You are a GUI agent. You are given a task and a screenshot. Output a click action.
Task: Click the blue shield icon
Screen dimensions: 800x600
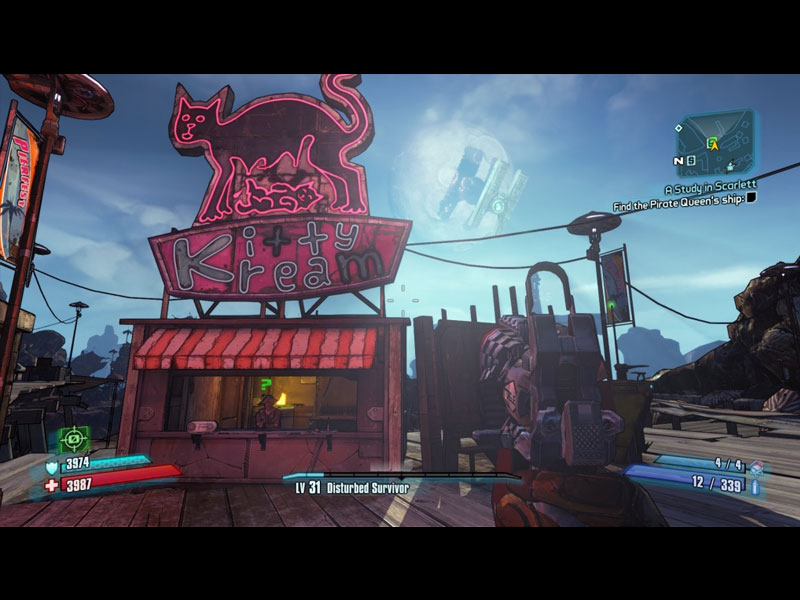[52, 465]
